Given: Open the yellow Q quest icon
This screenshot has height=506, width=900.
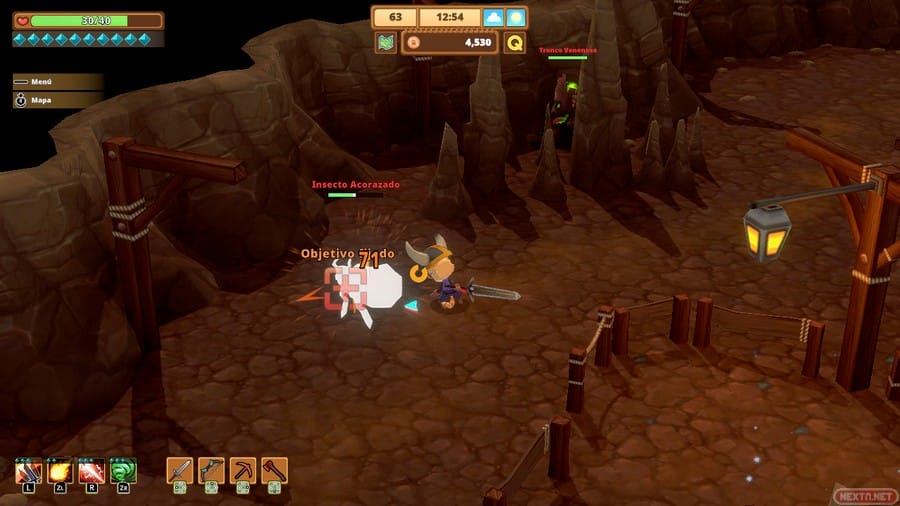Looking at the screenshot, I should [514, 43].
